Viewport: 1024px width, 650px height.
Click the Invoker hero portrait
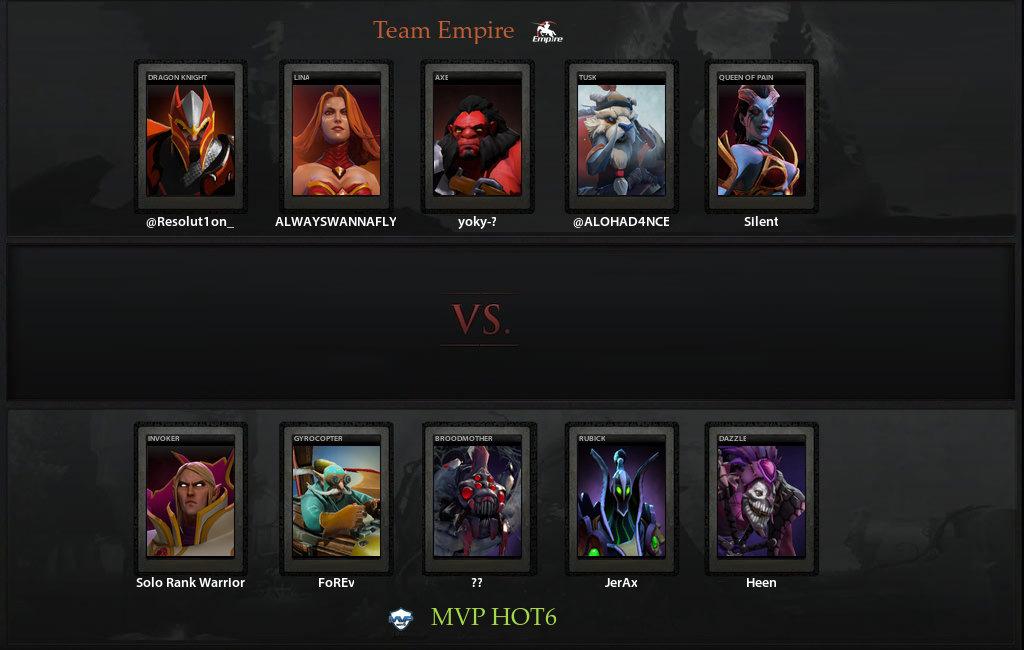[190, 500]
